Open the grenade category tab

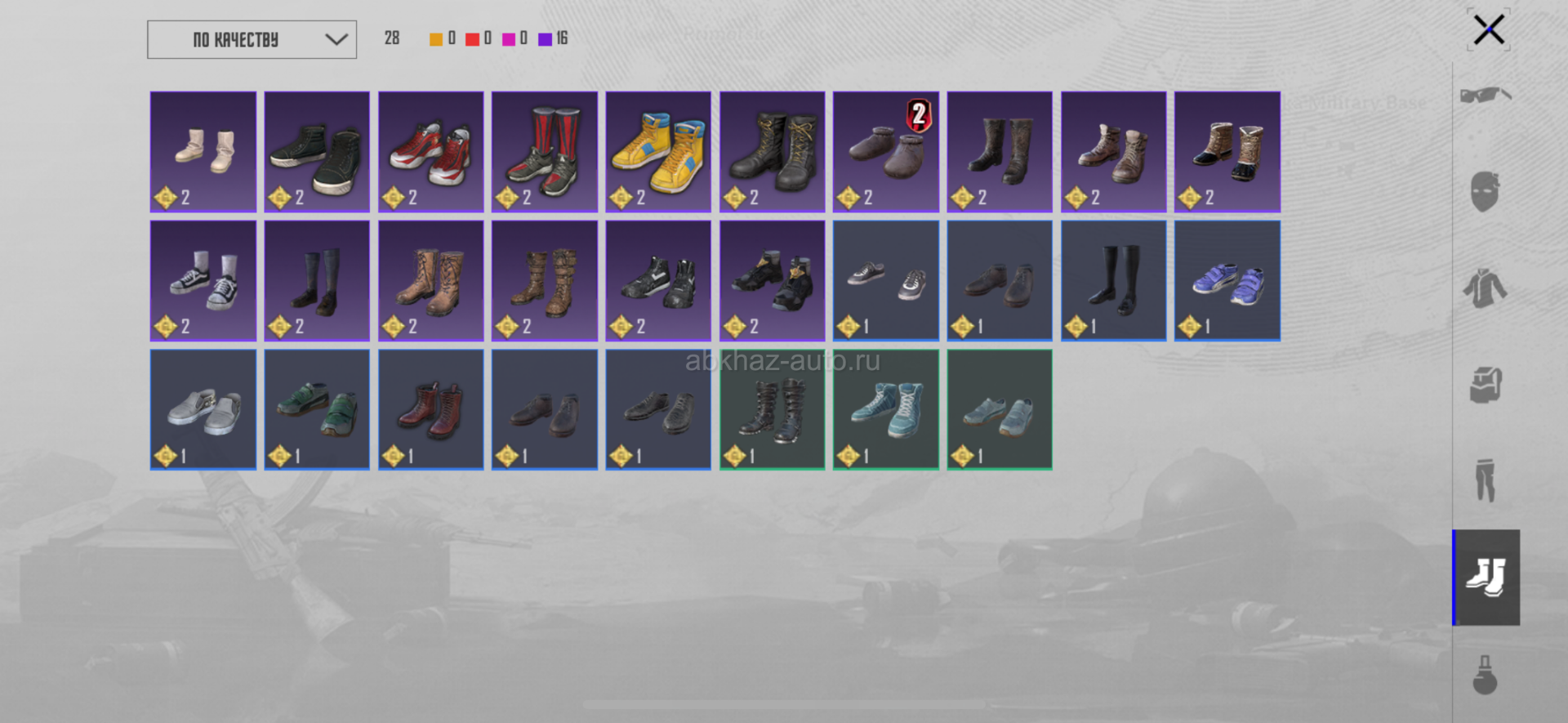point(1486,675)
